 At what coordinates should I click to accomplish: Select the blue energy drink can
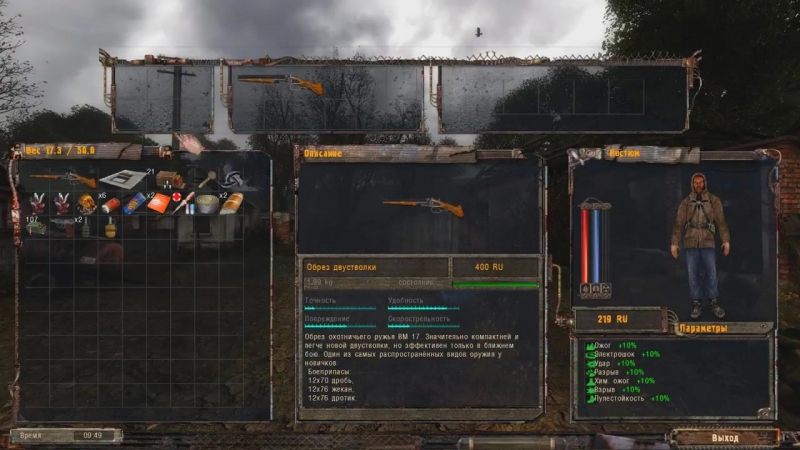(134, 204)
